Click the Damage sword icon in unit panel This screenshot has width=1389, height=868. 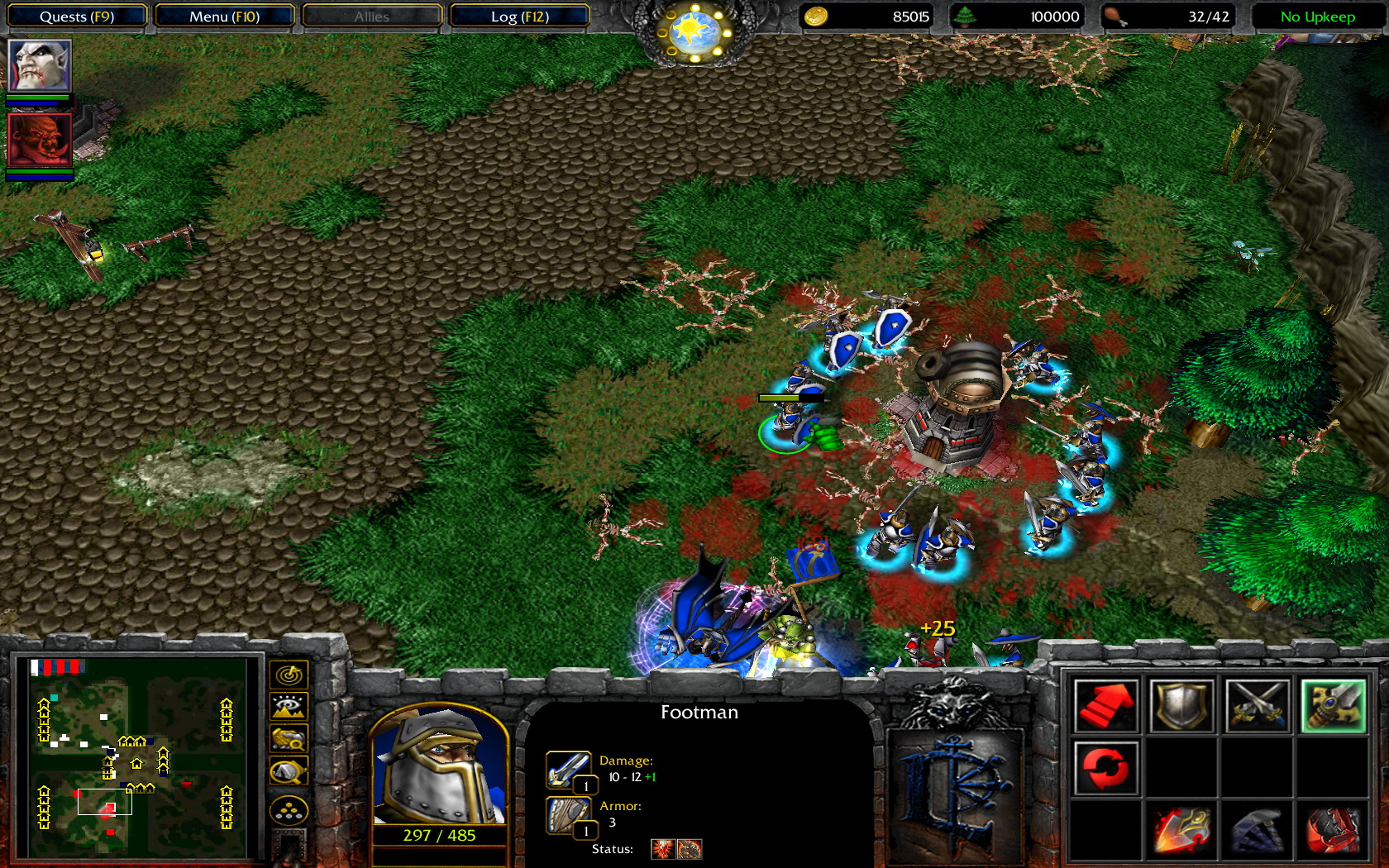click(x=568, y=767)
